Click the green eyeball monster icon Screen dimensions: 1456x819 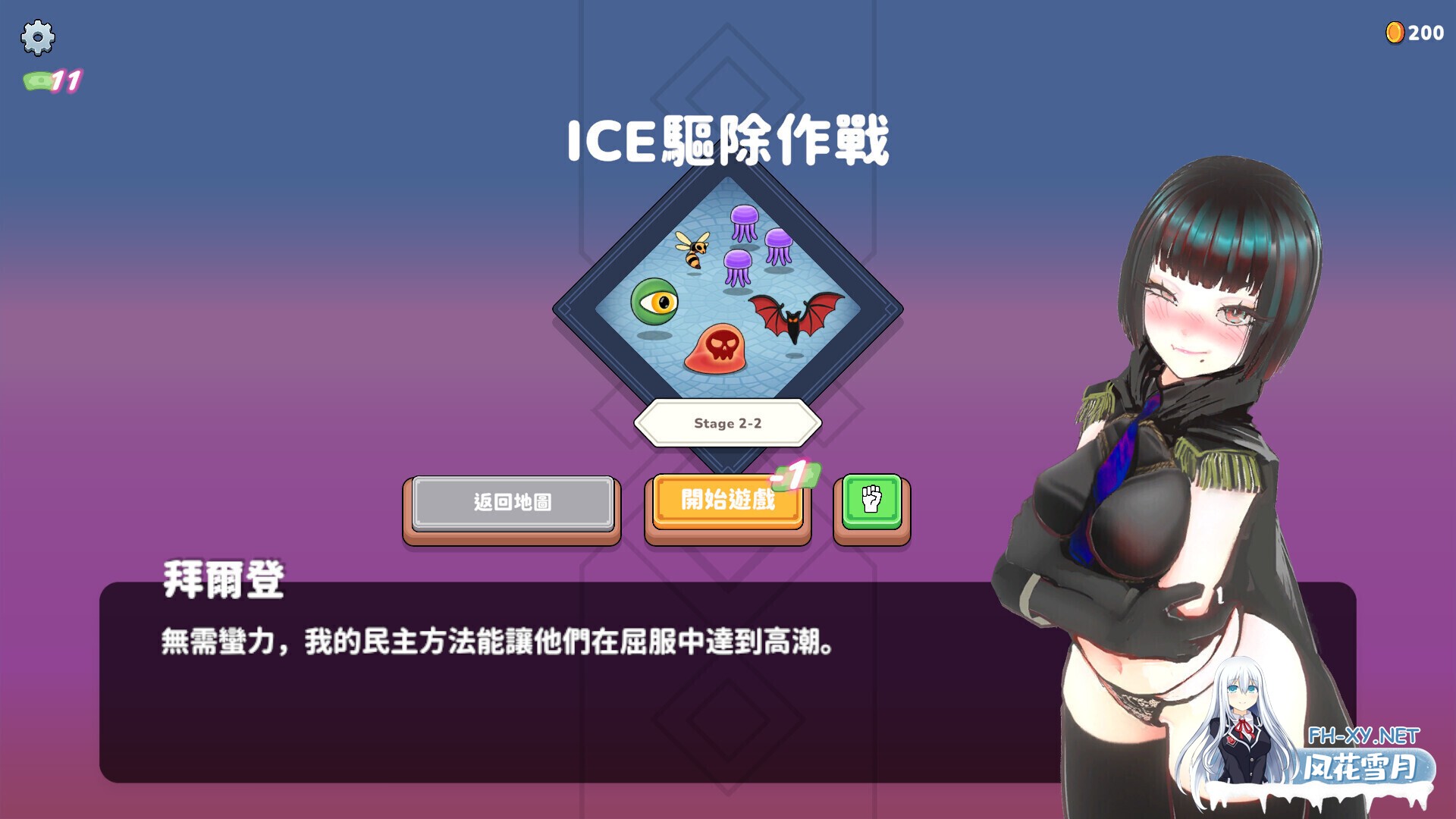[654, 302]
